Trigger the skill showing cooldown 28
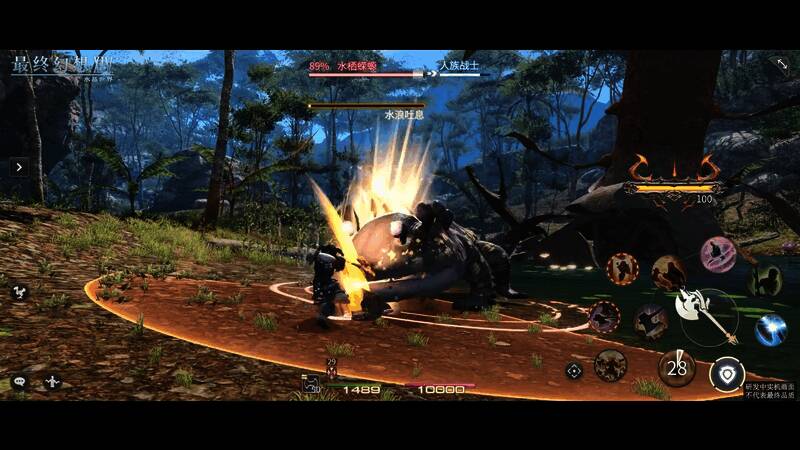This screenshot has width=800, height=450. 678,368
